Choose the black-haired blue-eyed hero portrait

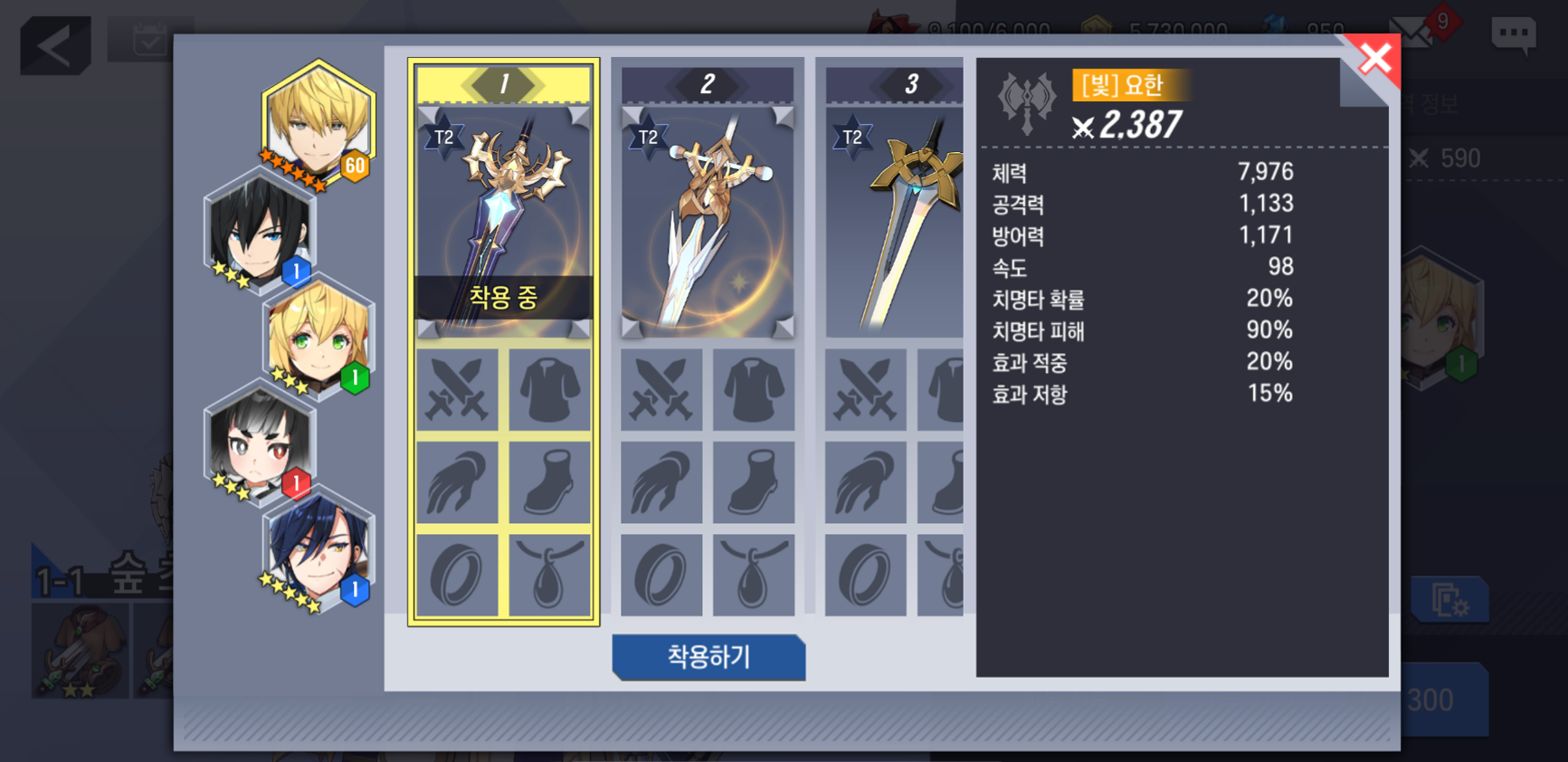coord(259,230)
